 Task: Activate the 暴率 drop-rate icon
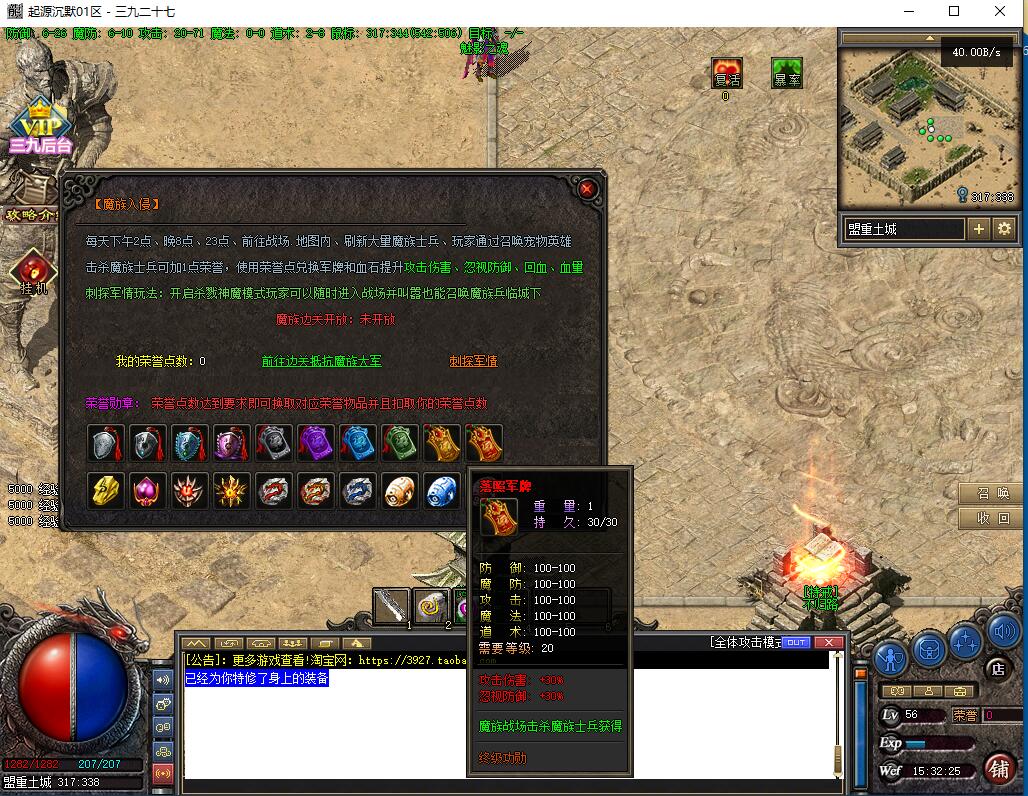pos(787,73)
